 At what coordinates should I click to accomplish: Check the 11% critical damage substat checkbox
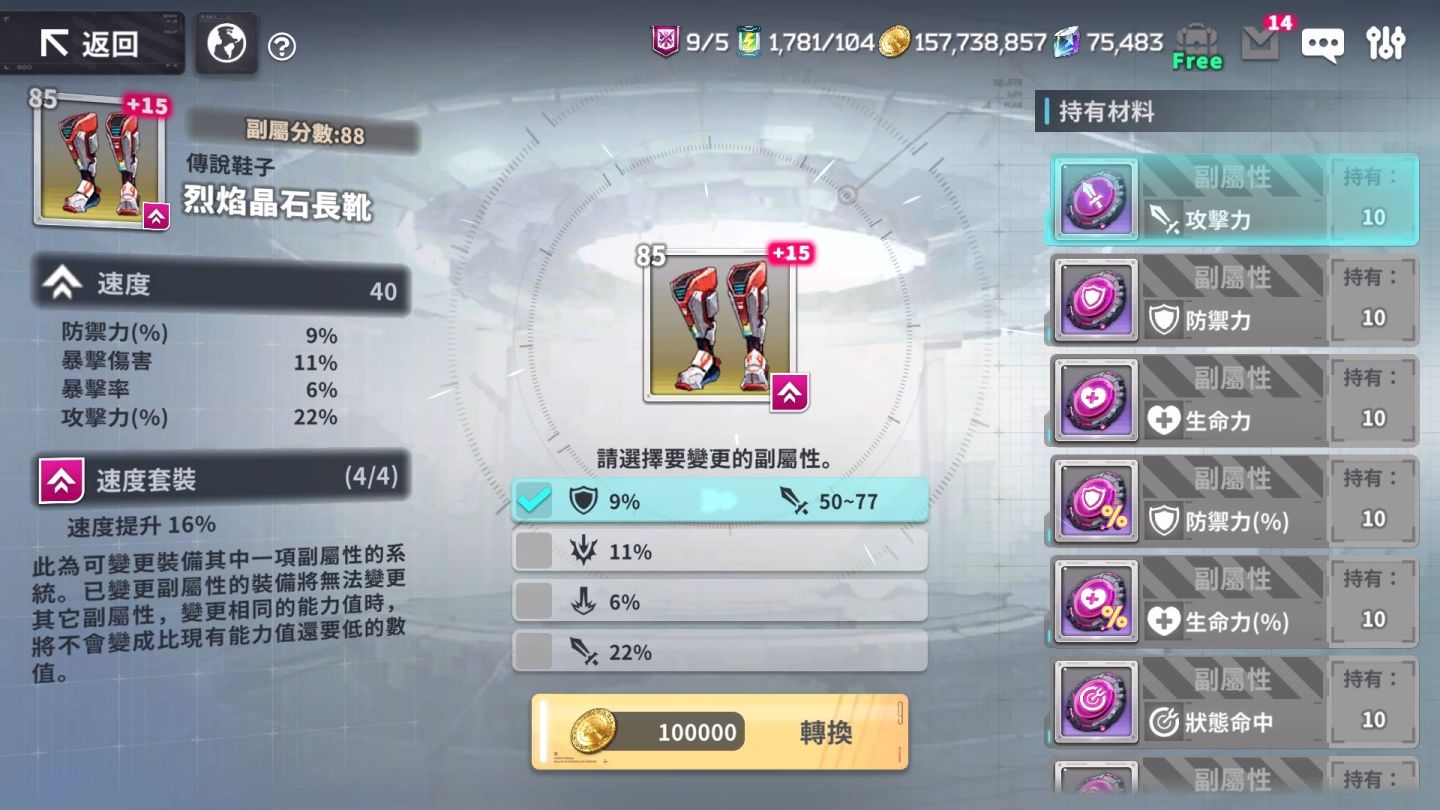click(533, 550)
